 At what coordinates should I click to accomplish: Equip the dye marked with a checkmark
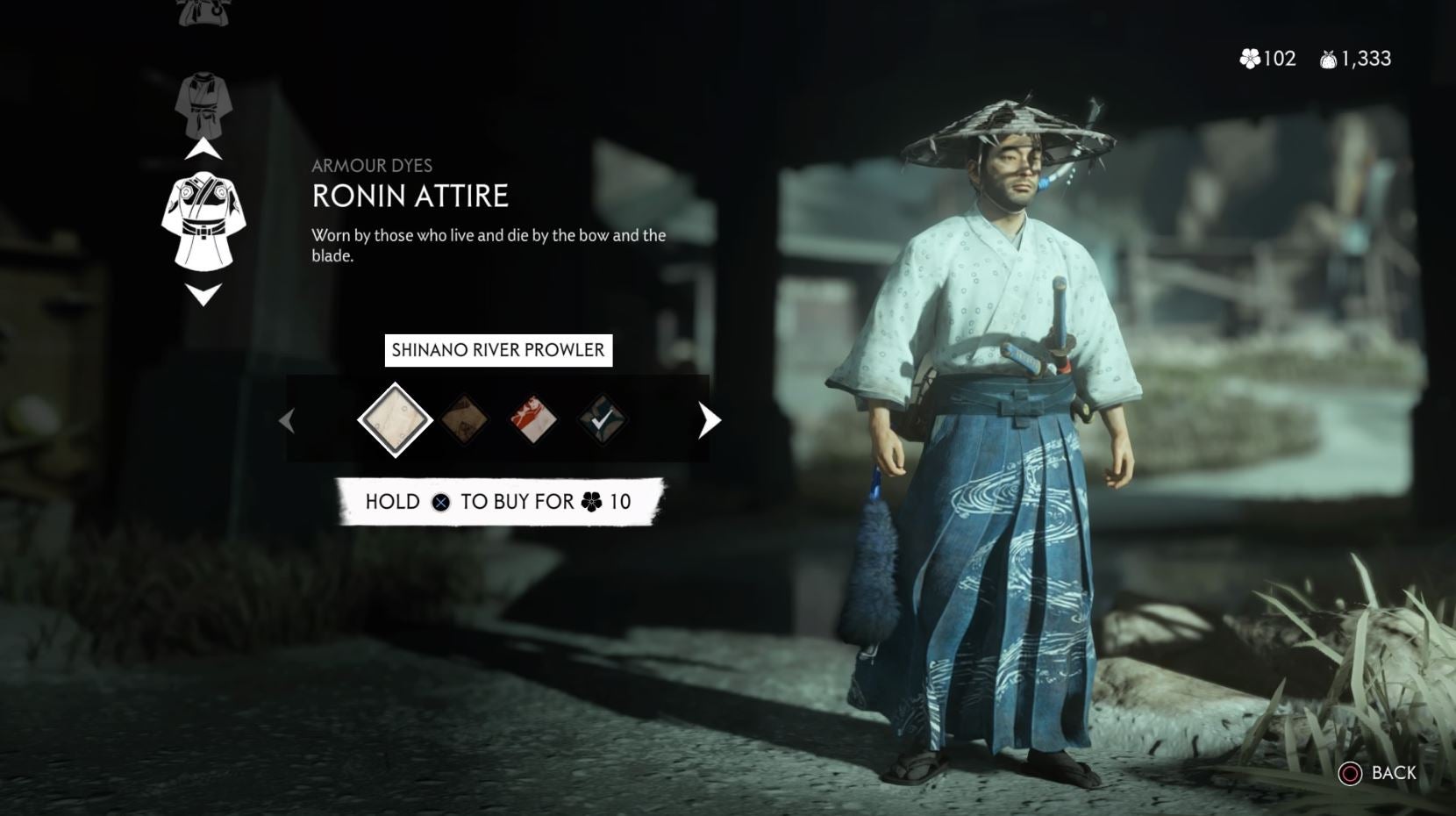pyautogui.click(x=600, y=420)
